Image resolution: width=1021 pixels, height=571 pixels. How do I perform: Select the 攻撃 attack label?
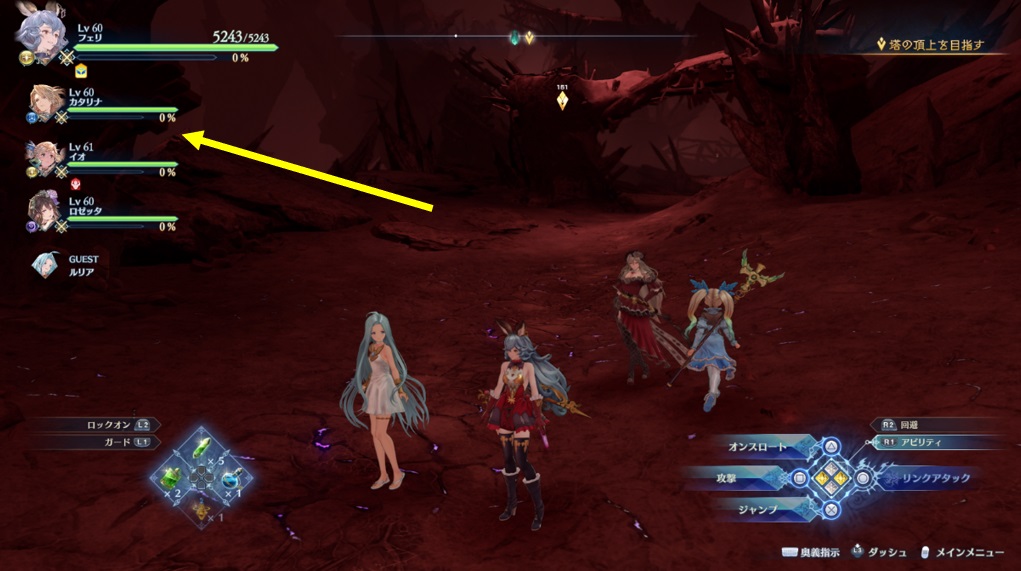tap(752, 479)
